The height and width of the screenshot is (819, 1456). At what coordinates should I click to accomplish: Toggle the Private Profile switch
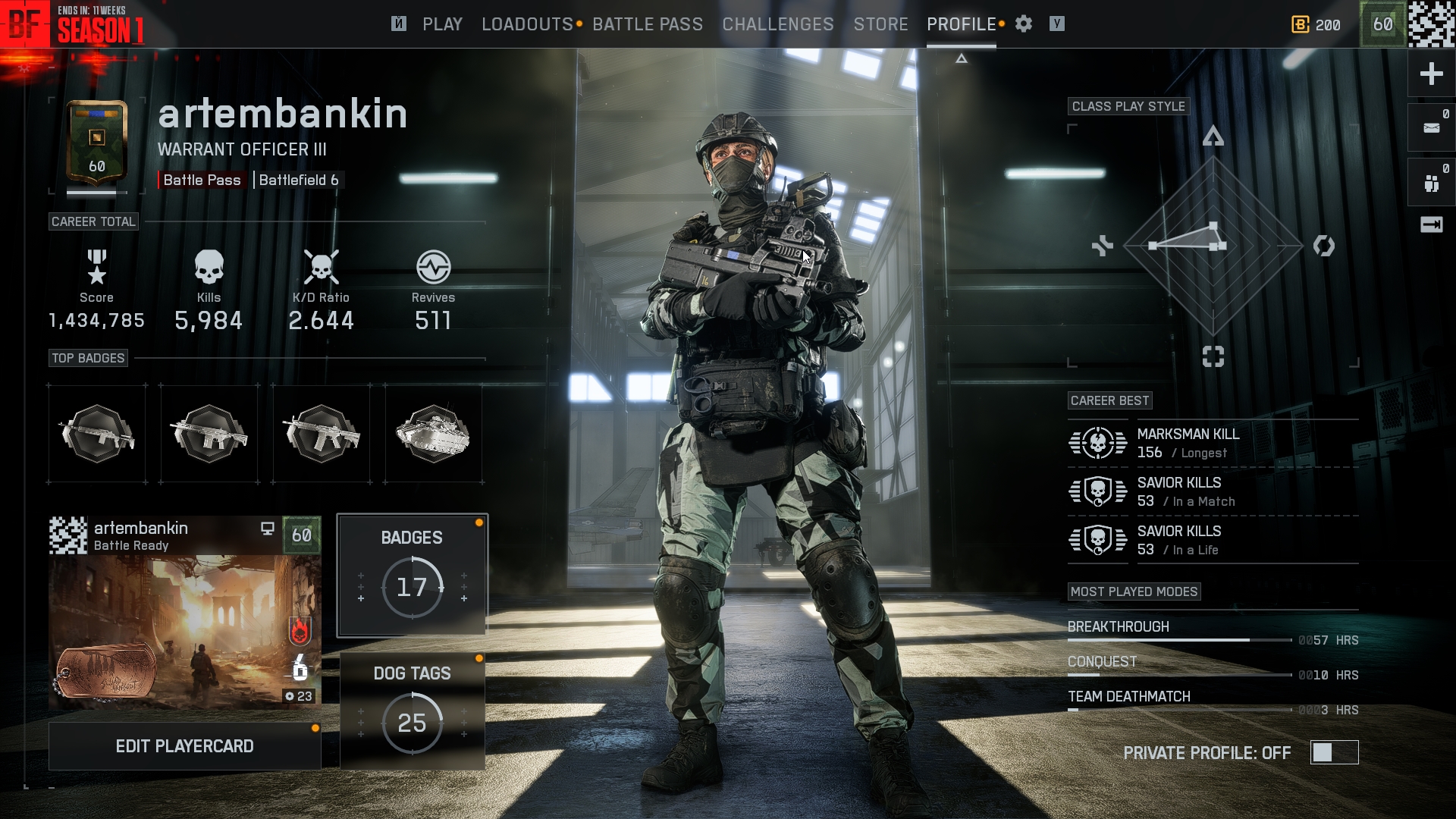pyautogui.click(x=1333, y=752)
